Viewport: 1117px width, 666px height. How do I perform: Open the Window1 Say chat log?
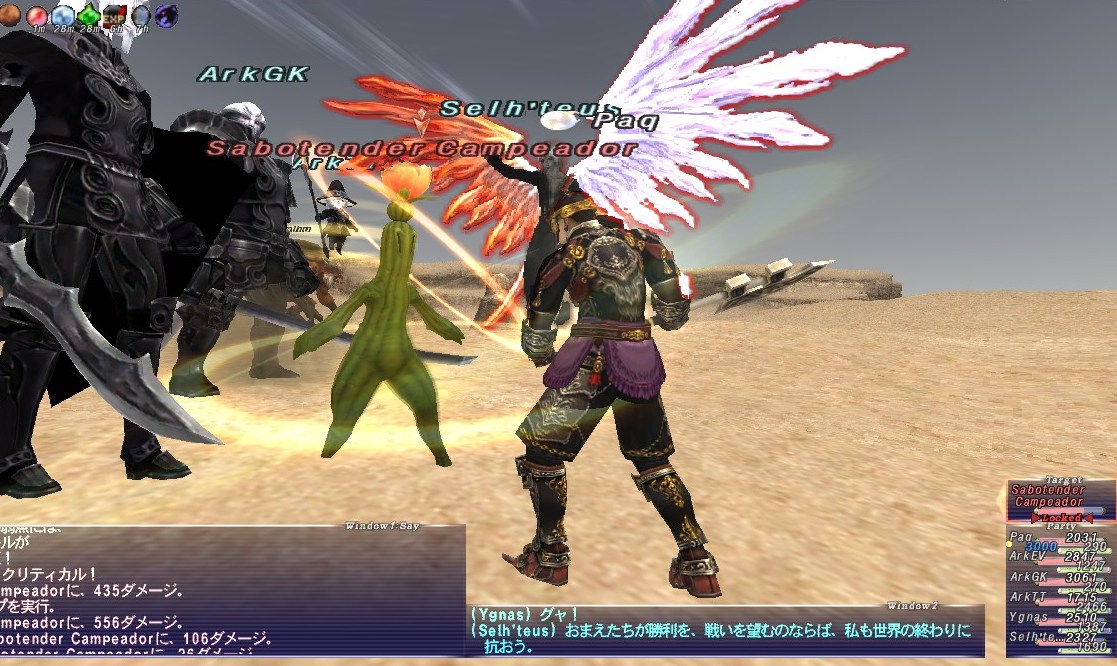coord(232,588)
